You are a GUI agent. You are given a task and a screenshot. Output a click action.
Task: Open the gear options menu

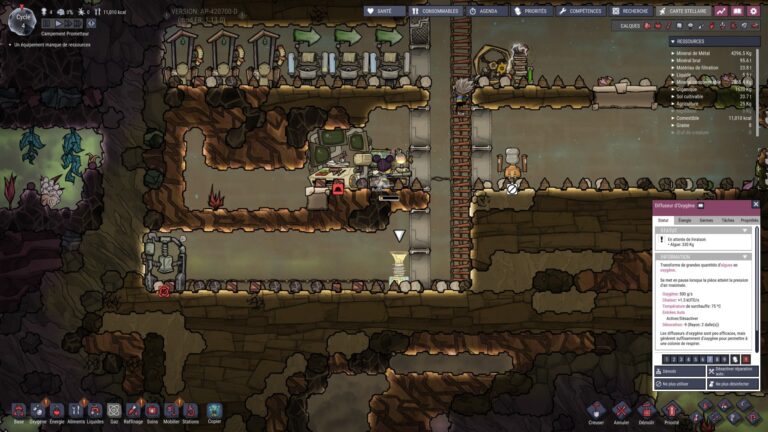tap(753, 11)
